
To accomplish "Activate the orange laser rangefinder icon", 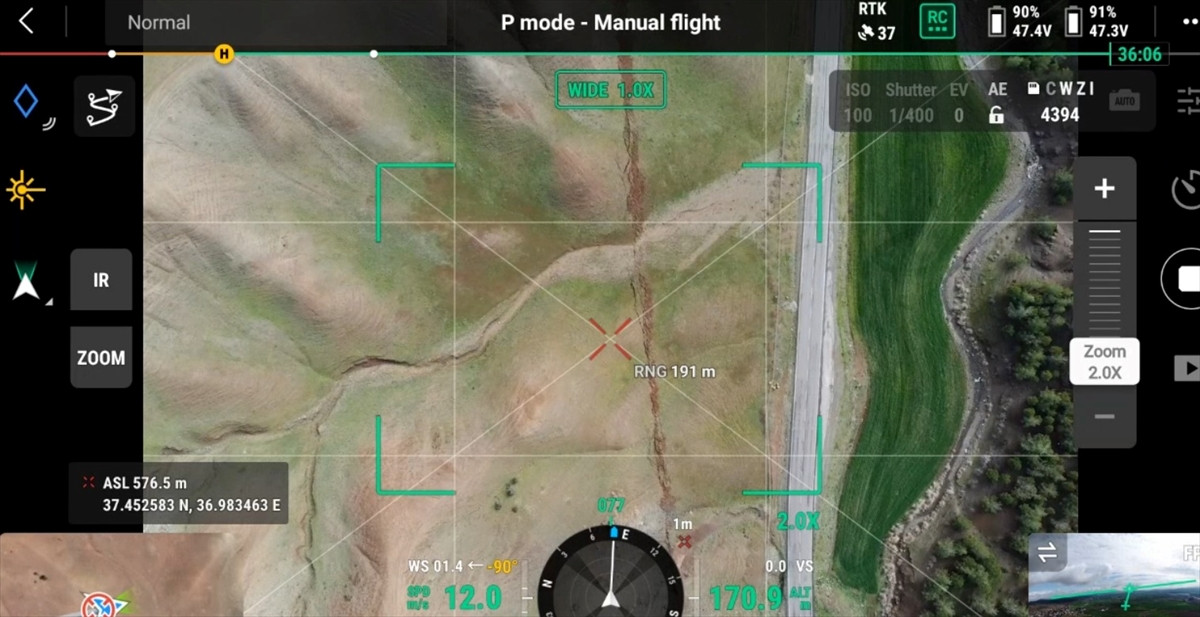I will pos(26,189).
